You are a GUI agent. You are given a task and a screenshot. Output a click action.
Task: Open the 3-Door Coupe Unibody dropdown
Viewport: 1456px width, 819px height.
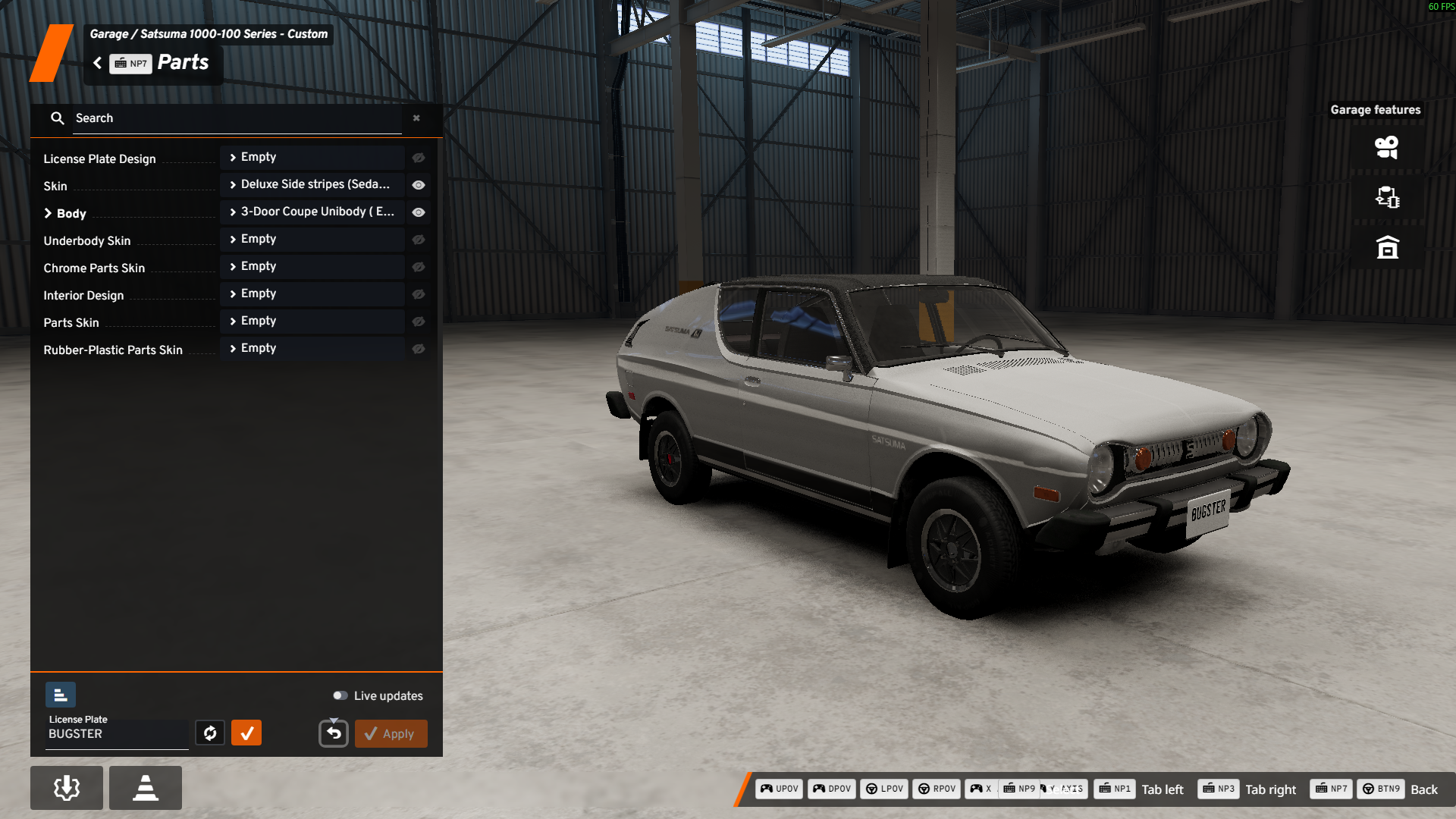point(312,212)
